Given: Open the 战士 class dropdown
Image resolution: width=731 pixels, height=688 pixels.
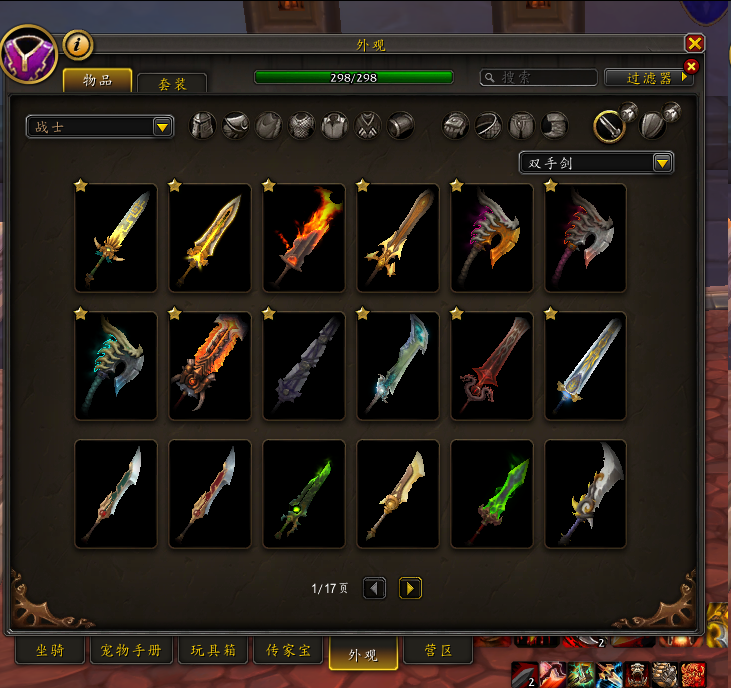Looking at the screenshot, I should 100,126.
